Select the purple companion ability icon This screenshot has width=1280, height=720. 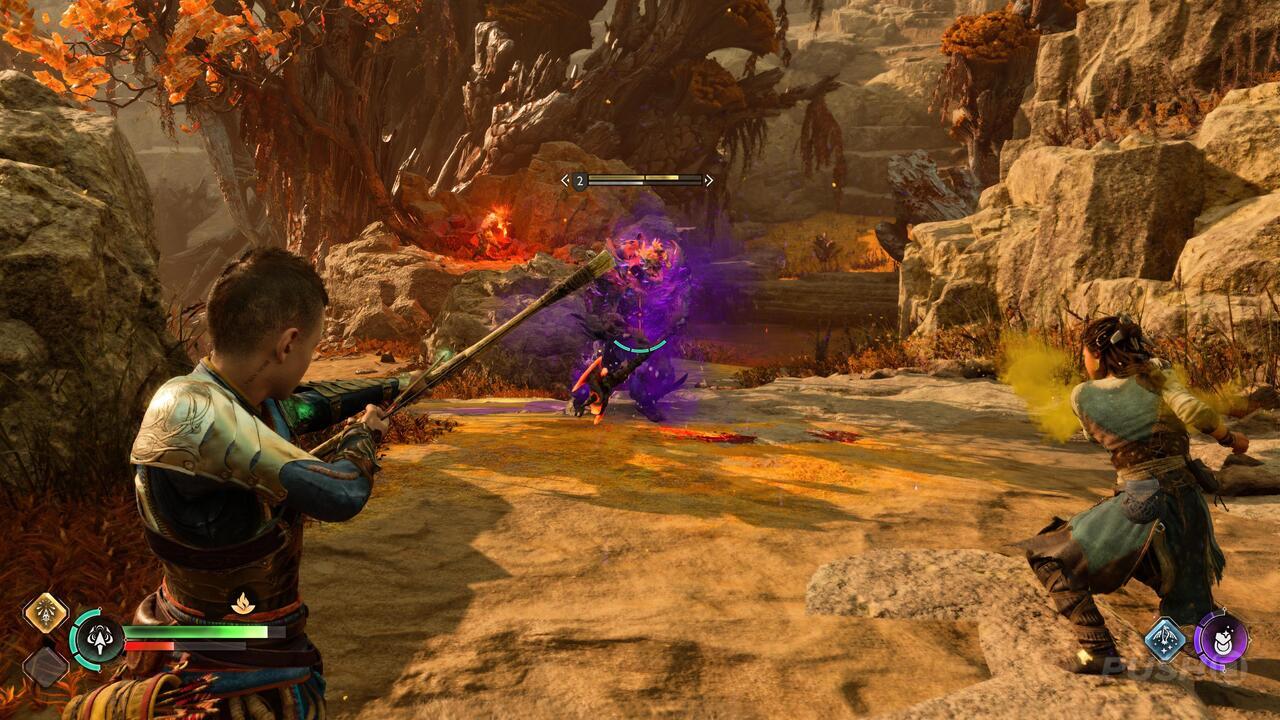click(1222, 642)
